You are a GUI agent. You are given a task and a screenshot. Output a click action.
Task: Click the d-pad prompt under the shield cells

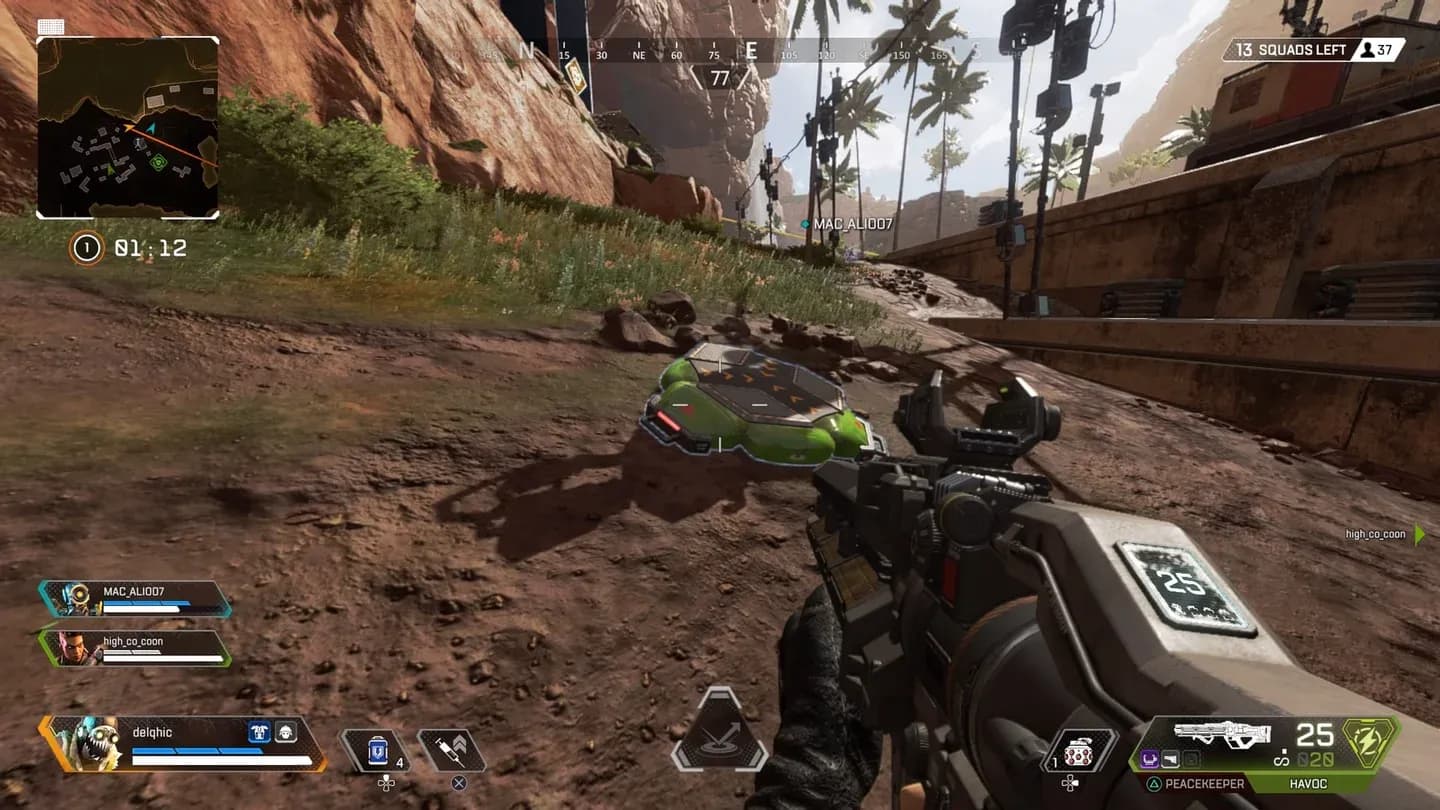(x=385, y=783)
